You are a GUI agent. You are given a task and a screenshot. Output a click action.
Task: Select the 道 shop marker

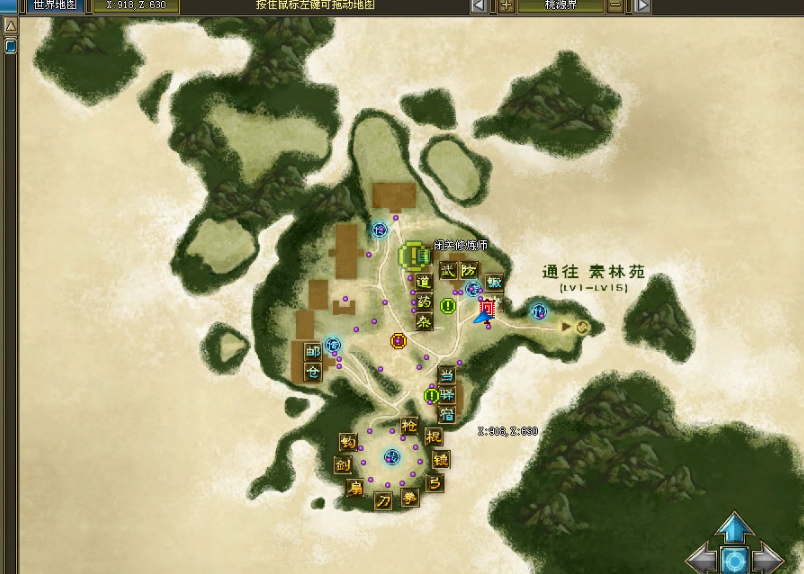(x=423, y=282)
